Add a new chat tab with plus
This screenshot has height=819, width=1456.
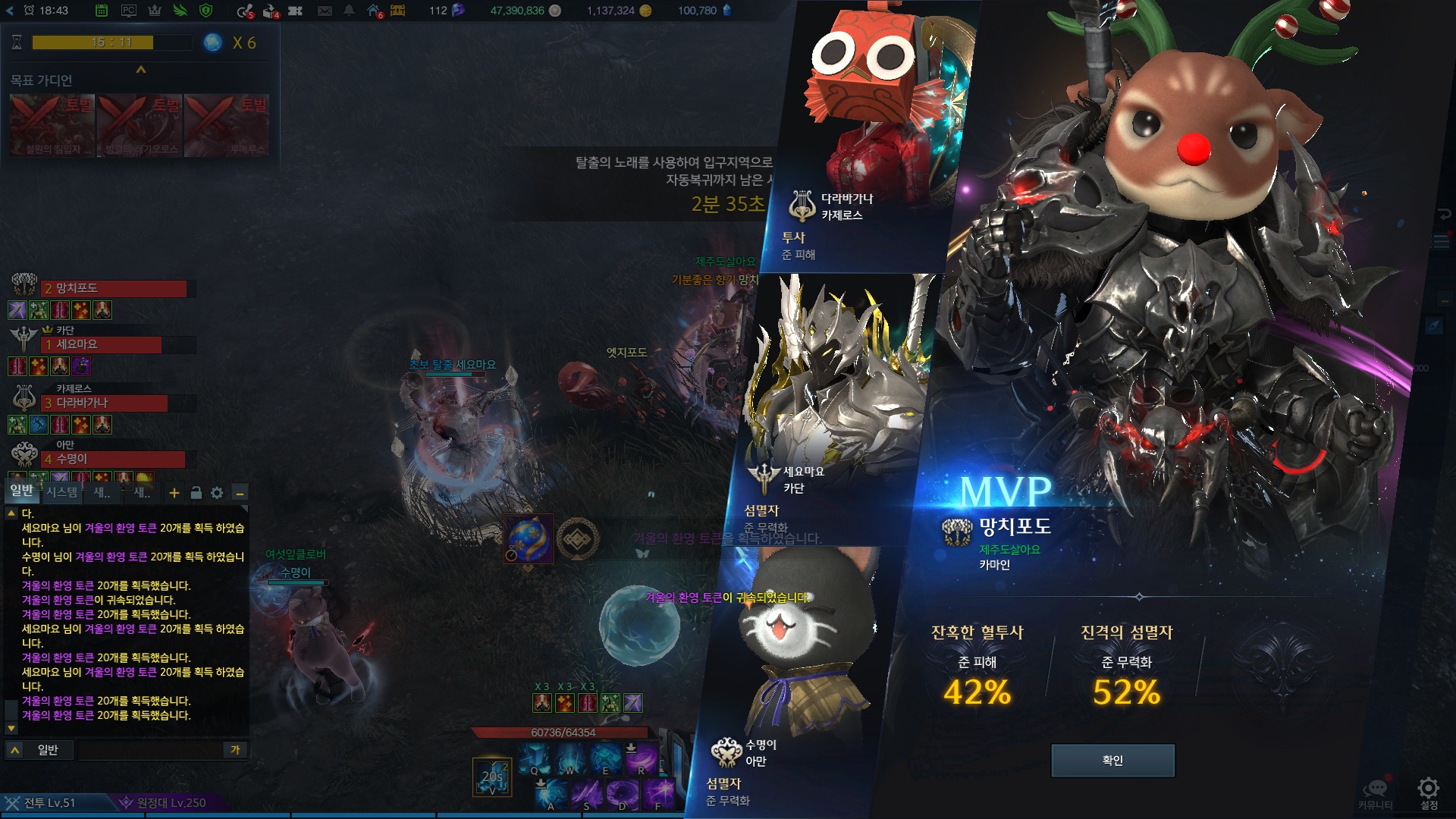tap(174, 493)
